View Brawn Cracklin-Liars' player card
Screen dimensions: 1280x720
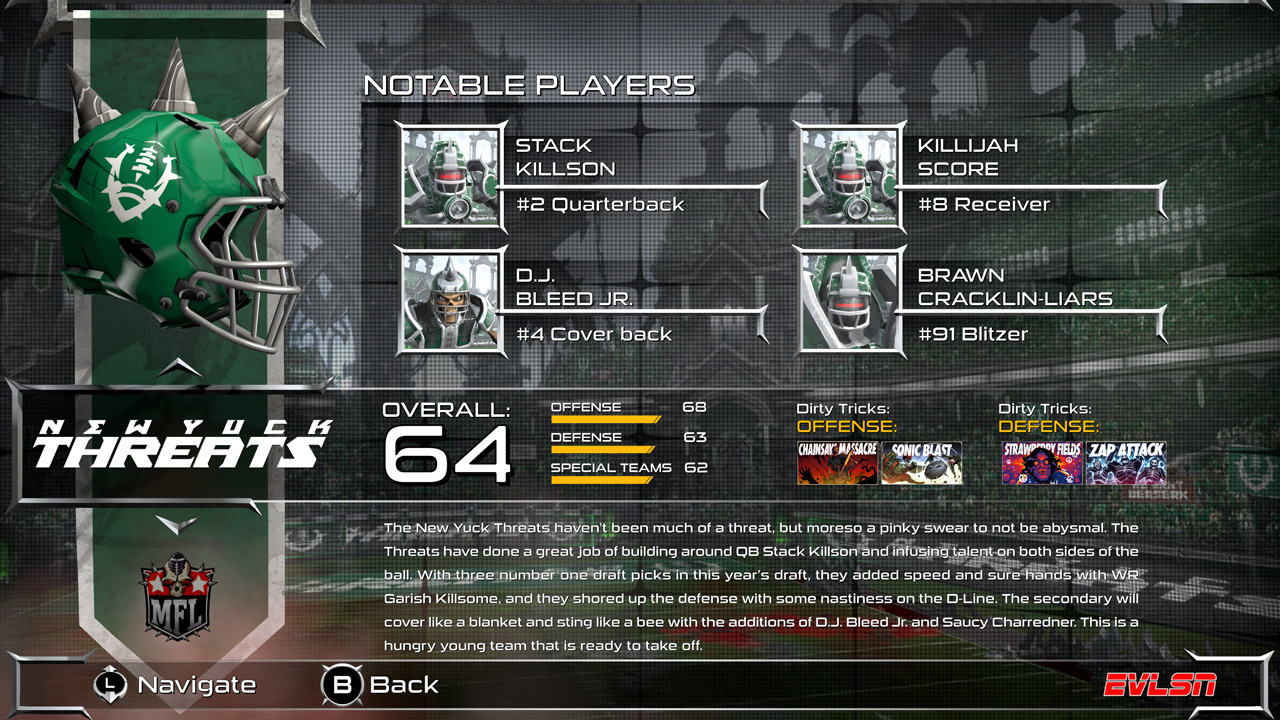pos(848,300)
